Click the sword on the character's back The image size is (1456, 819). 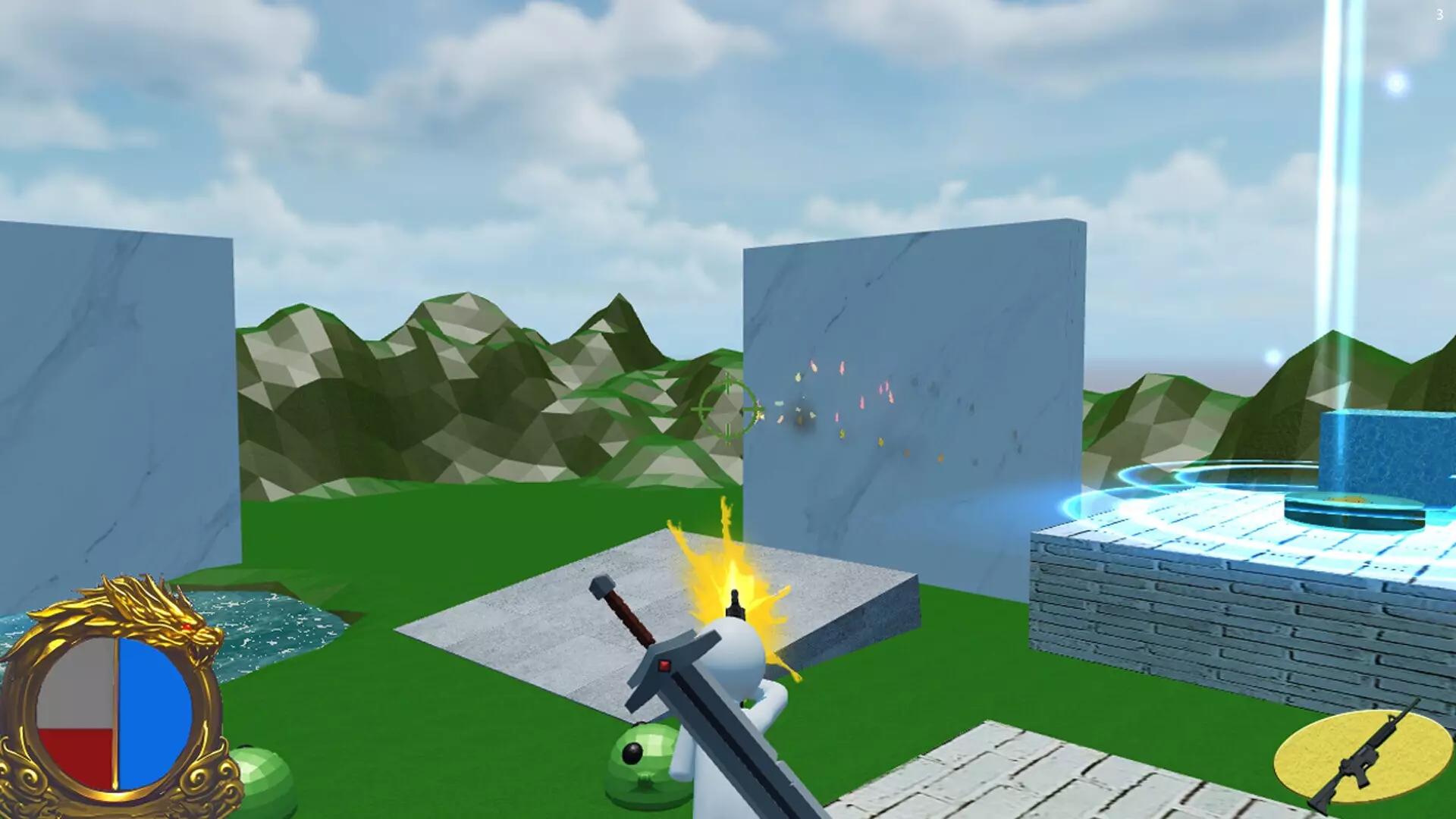pyautogui.click(x=667, y=667)
